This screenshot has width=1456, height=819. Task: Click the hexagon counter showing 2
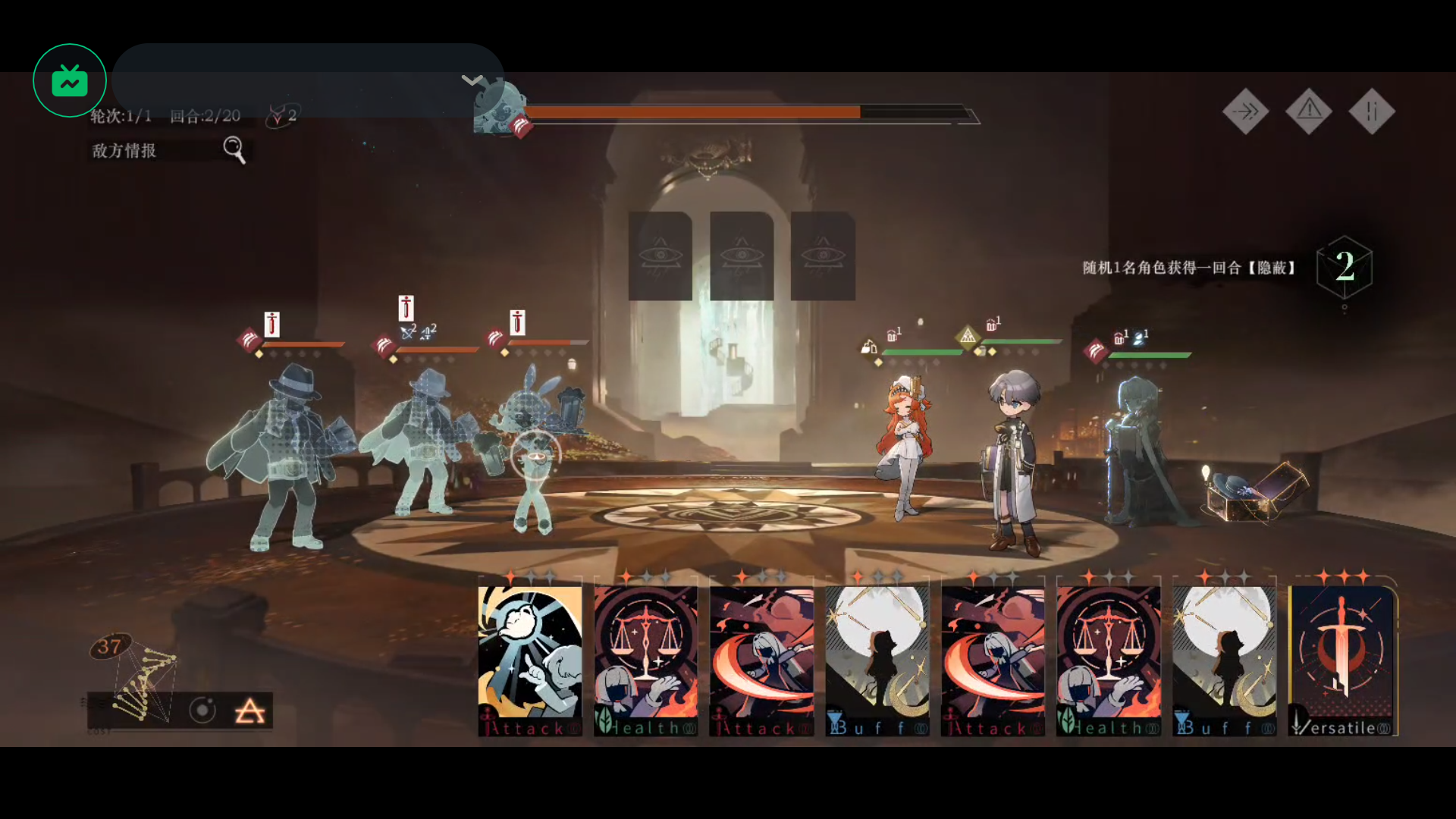[x=1345, y=266]
